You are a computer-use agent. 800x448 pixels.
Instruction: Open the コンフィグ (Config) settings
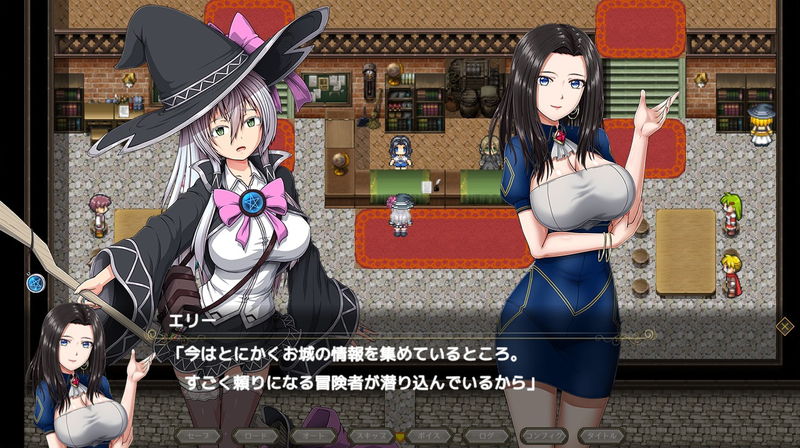542,436
